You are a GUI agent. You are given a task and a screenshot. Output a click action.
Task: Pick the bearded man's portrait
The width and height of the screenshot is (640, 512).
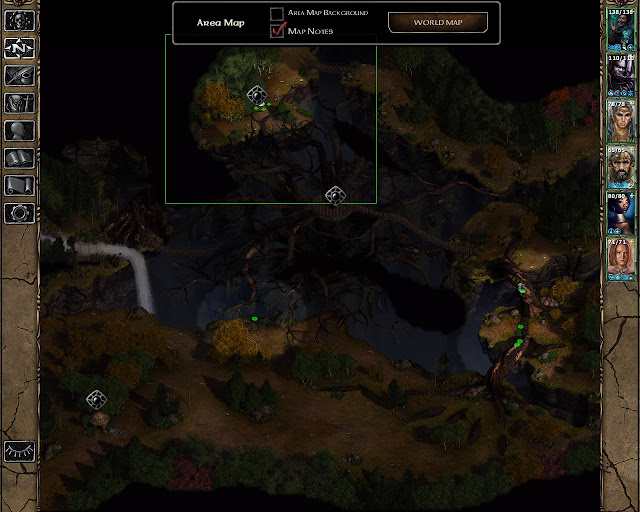(620, 168)
